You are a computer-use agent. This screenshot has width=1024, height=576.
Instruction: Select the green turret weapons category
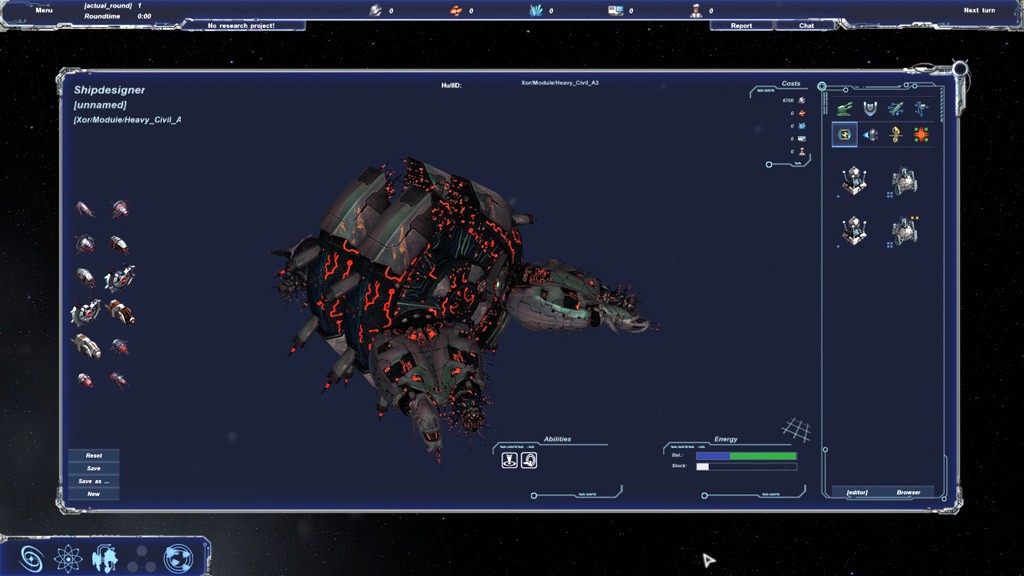pyautogui.click(x=845, y=108)
